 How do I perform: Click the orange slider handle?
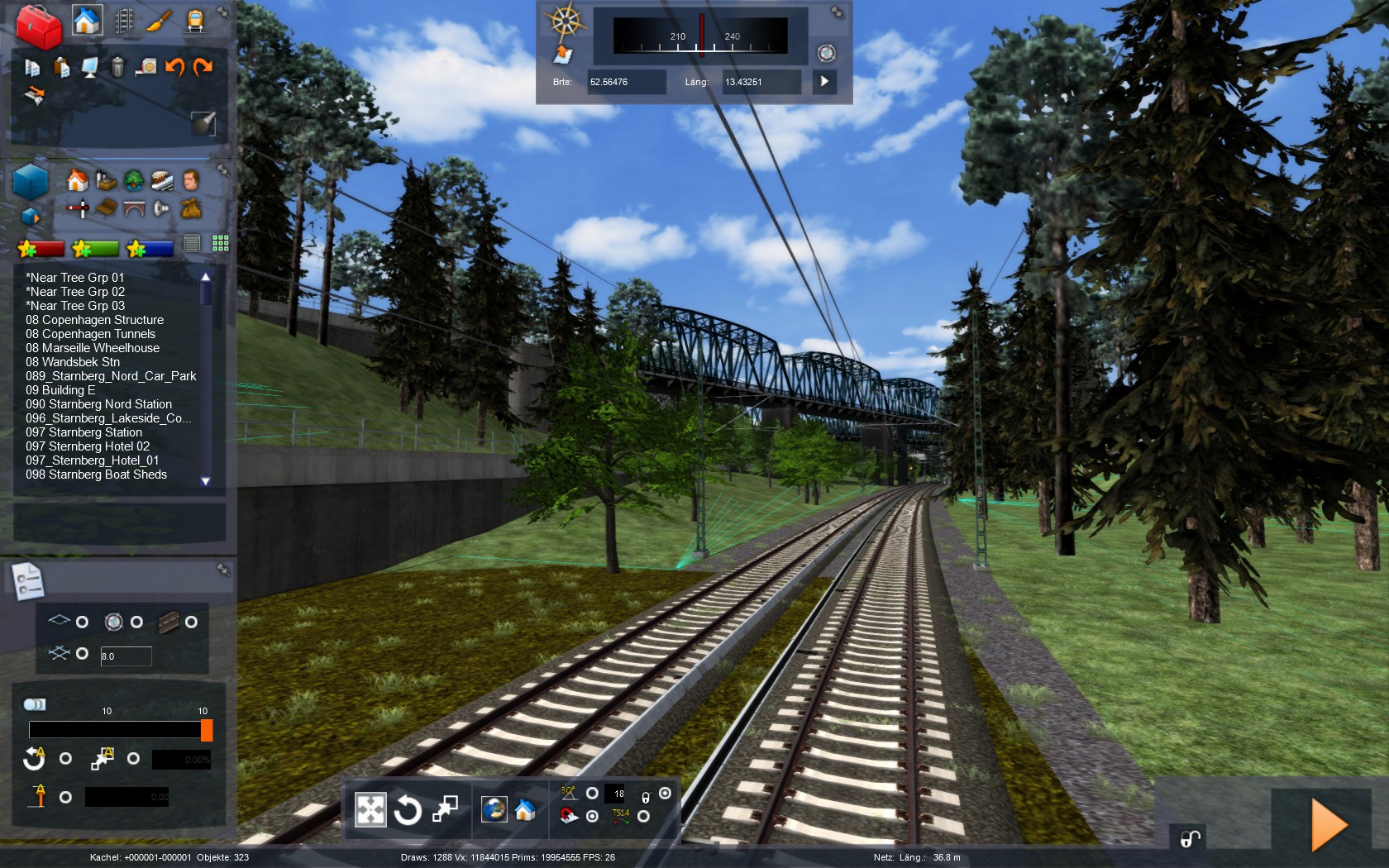[x=207, y=730]
